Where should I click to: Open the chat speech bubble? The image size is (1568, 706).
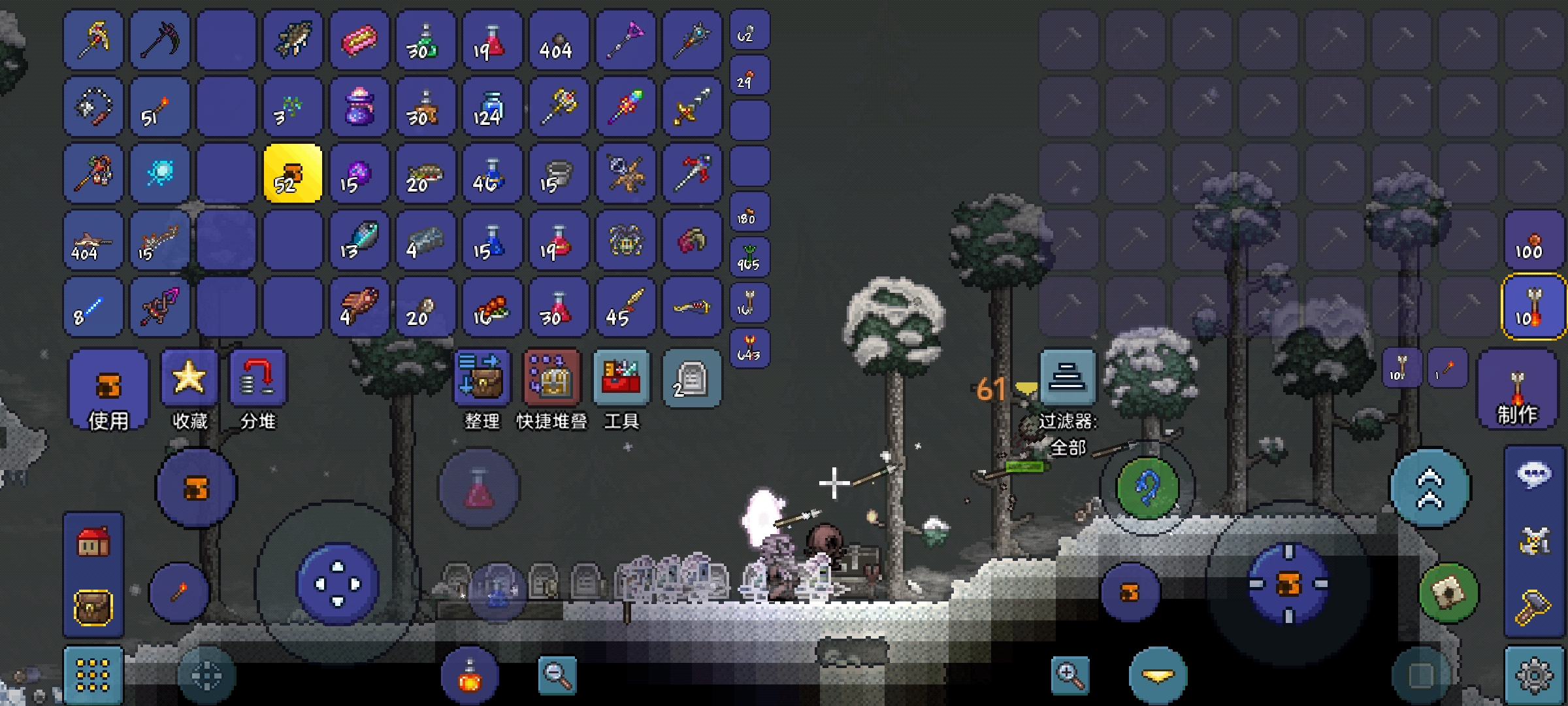[1533, 475]
